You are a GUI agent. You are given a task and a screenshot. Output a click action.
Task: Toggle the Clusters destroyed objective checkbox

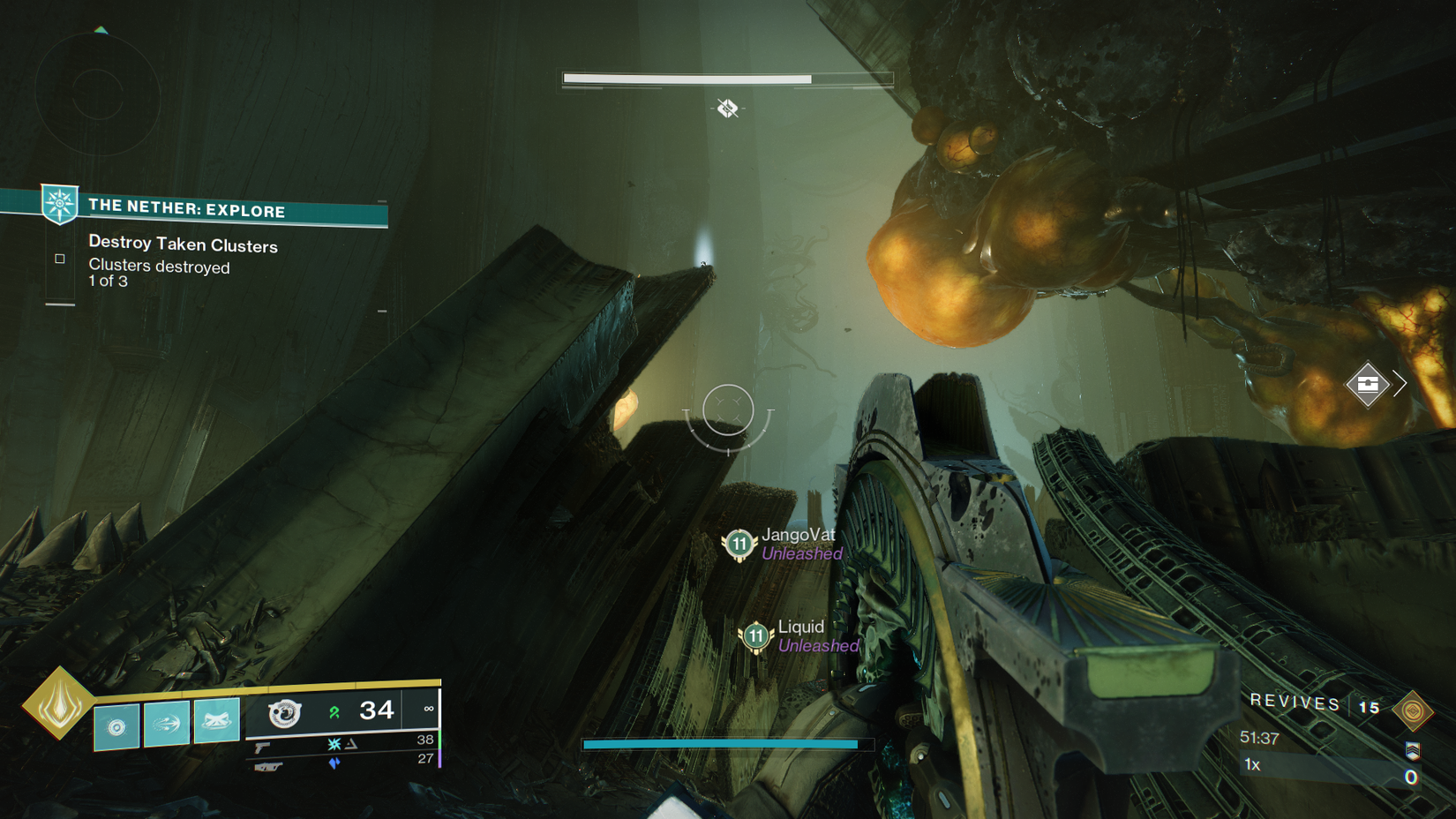tap(60, 259)
